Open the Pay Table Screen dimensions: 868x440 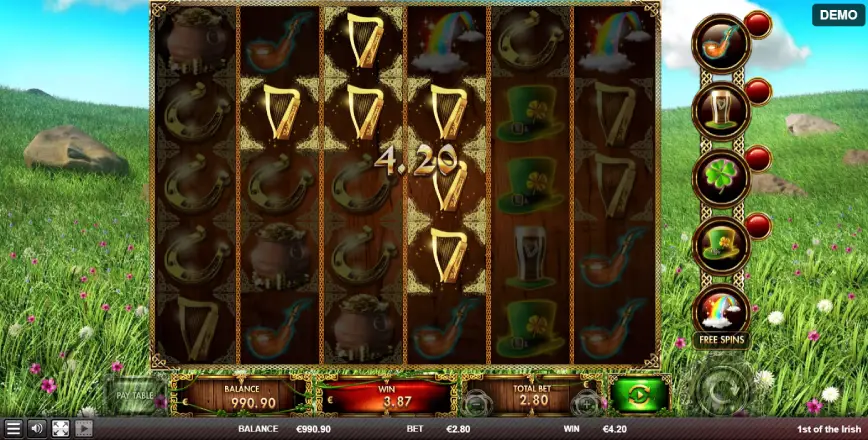(x=133, y=396)
